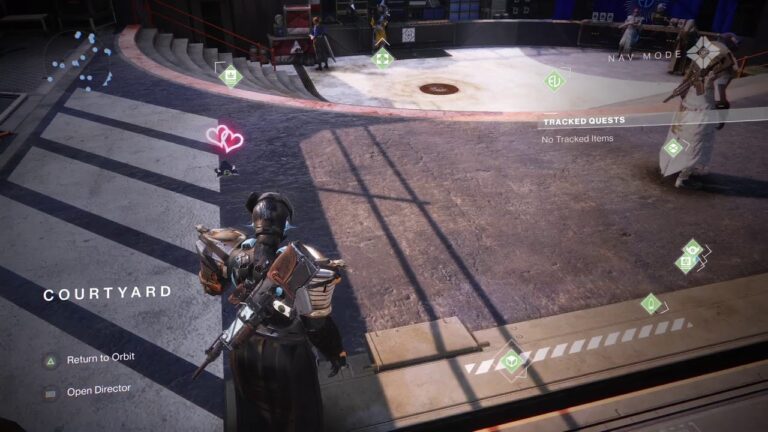Click the pink double-hearts waypoint marker
The height and width of the screenshot is (432, 768).
pyautogui.click(x=225, y=138)
